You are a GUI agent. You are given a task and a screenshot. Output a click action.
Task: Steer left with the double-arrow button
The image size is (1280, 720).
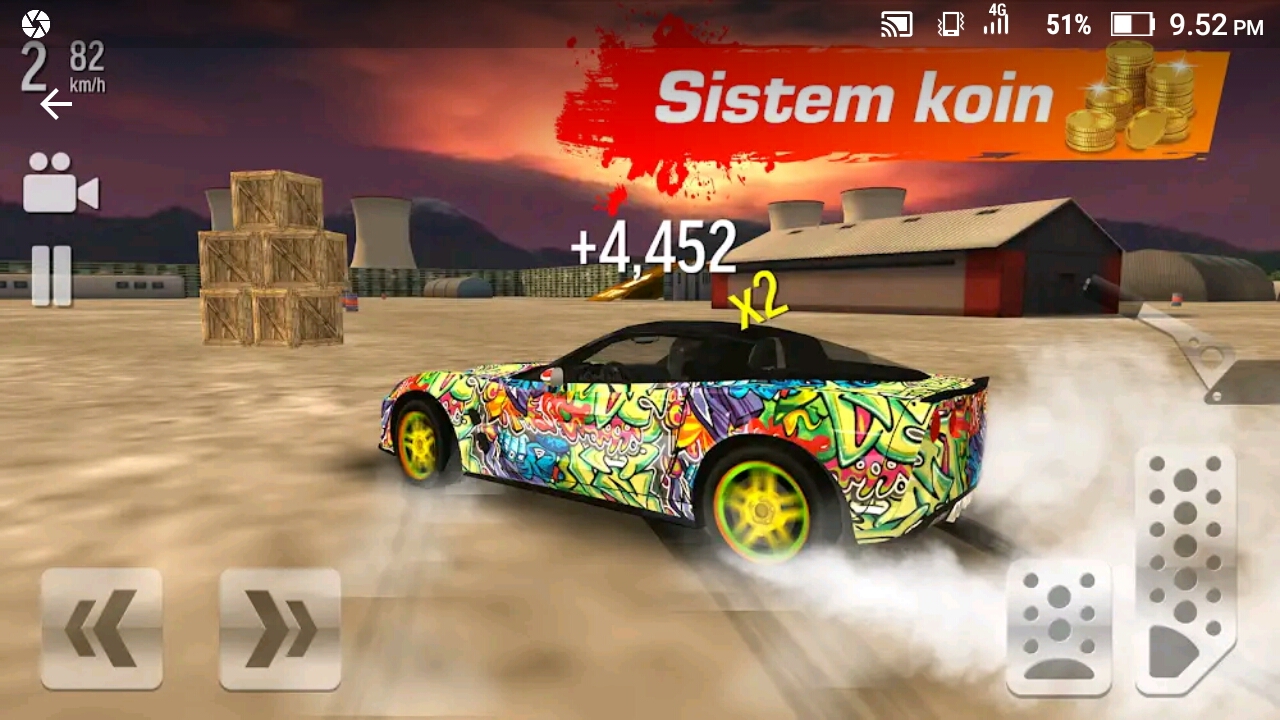click(x=101, y=628)
